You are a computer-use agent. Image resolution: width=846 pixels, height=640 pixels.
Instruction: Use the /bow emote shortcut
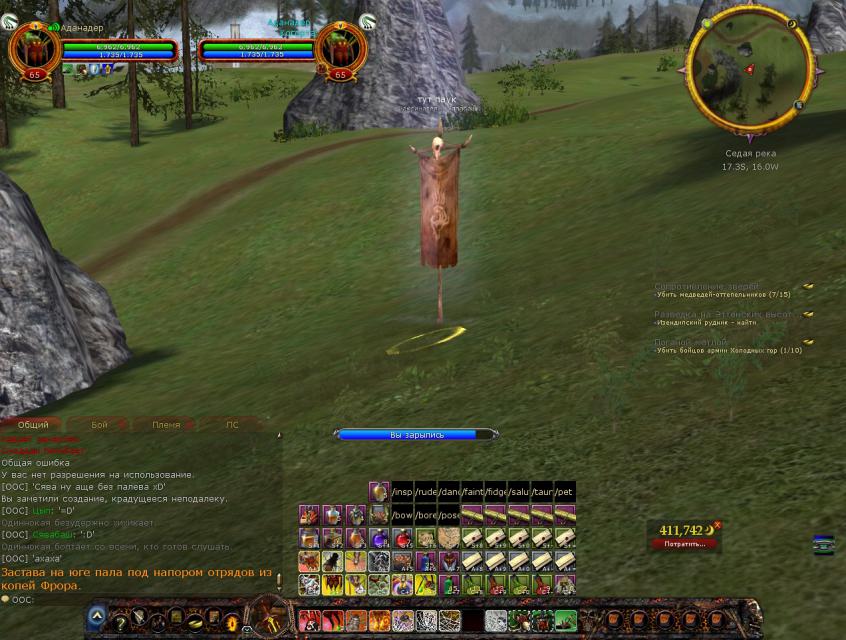403,515
